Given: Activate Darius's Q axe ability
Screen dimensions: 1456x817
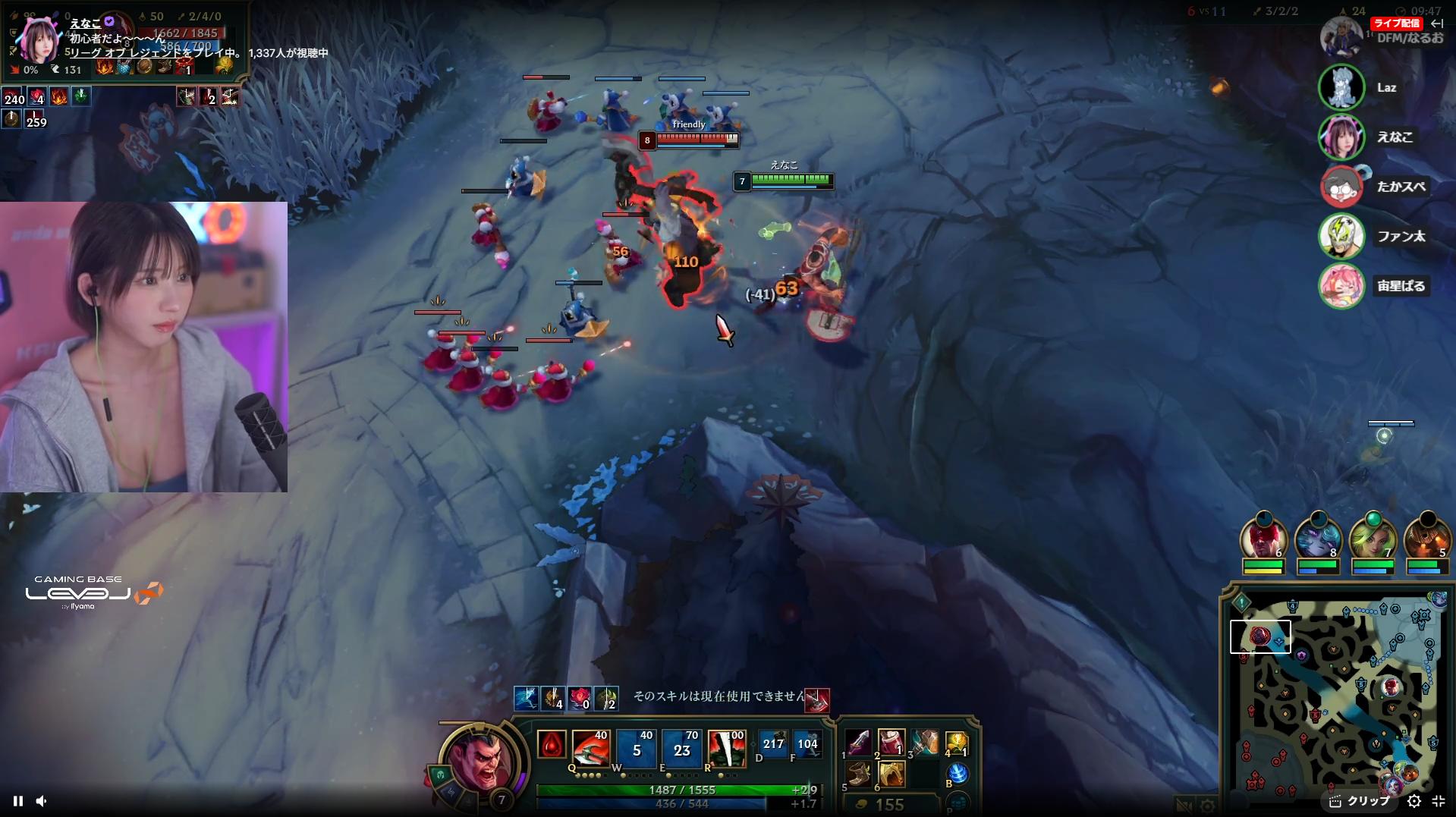Looking at the screenshot, I should pos(590,747).
